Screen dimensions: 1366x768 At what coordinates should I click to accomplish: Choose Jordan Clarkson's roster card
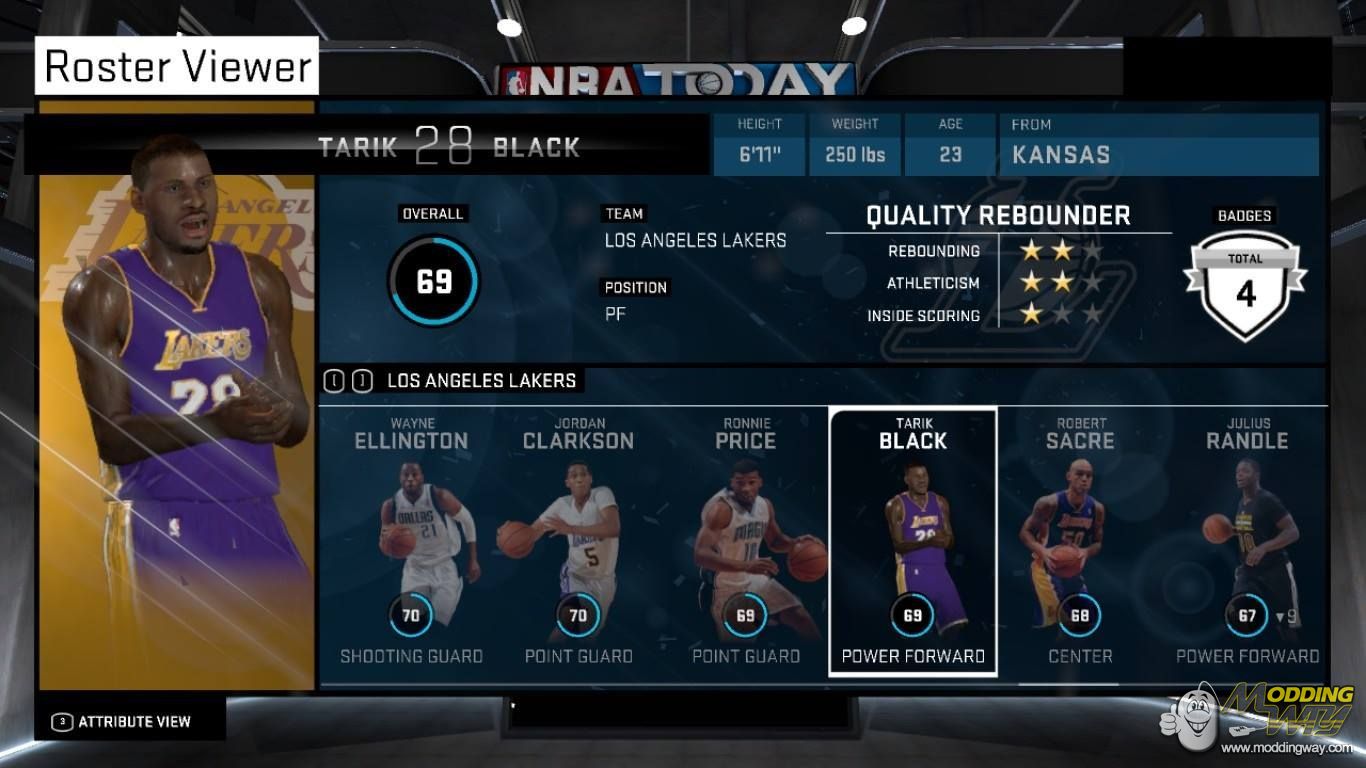[578, 540]
